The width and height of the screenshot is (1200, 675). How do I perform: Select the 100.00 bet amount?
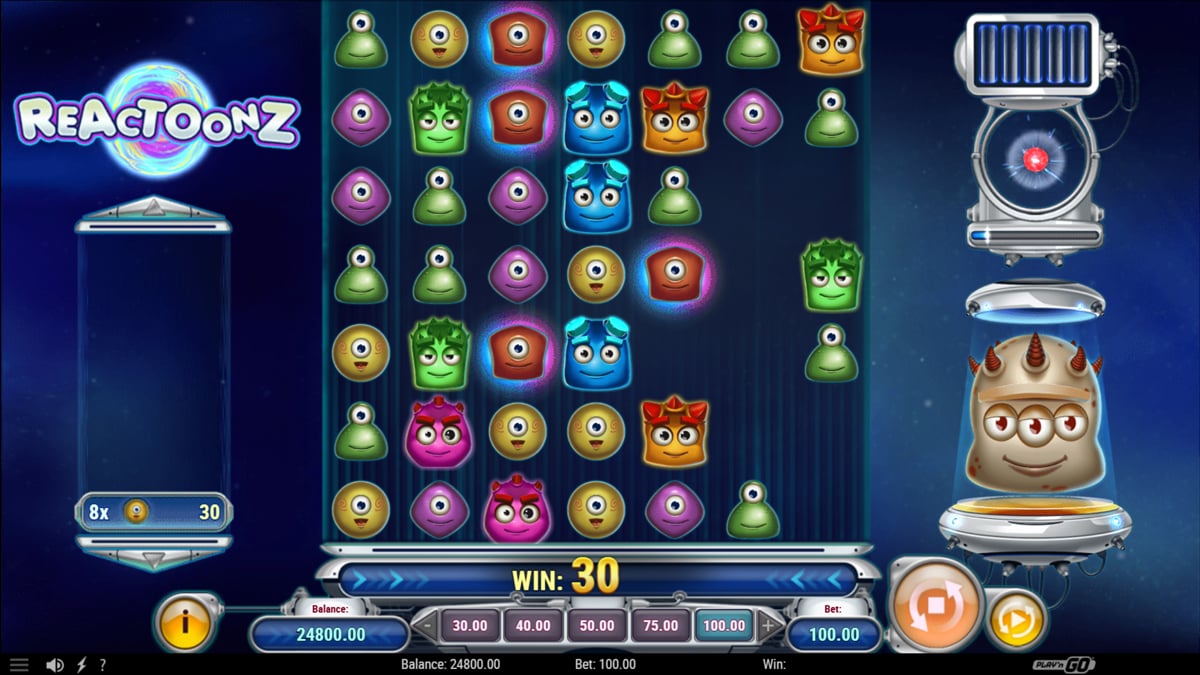click(x=724, y=626)
